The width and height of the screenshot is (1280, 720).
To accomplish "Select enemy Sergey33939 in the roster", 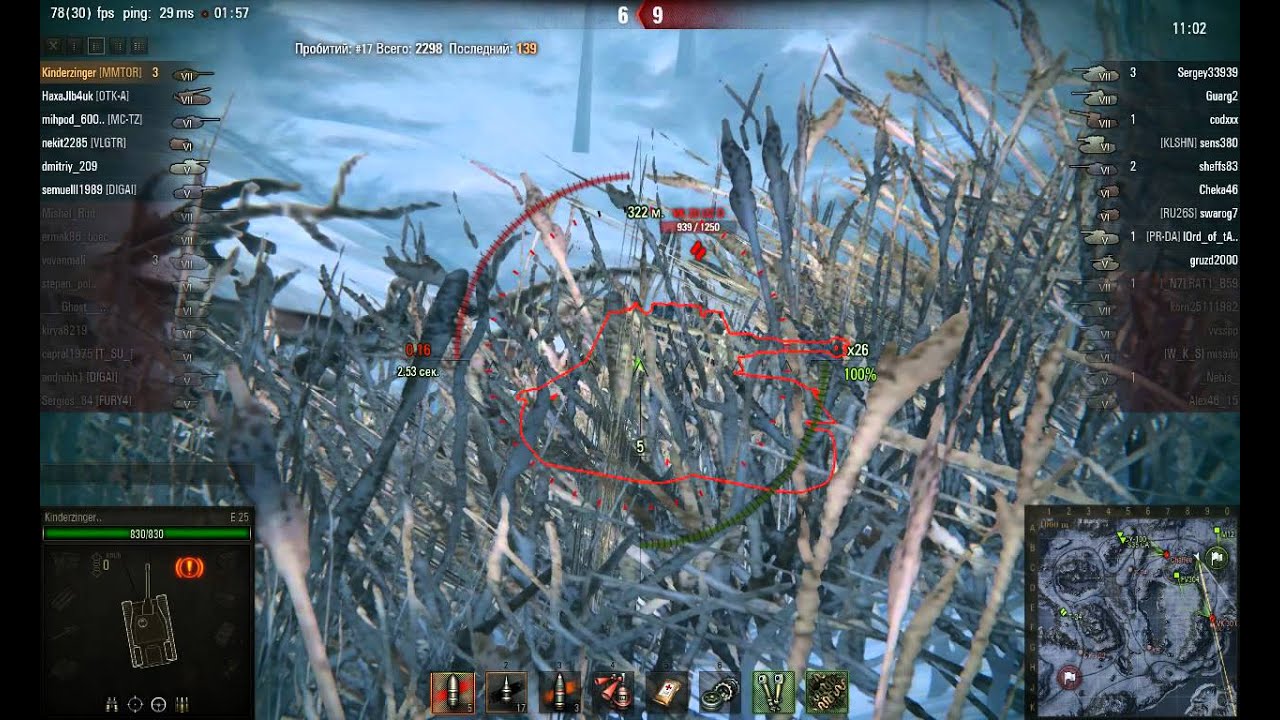I will point(1207,73).
